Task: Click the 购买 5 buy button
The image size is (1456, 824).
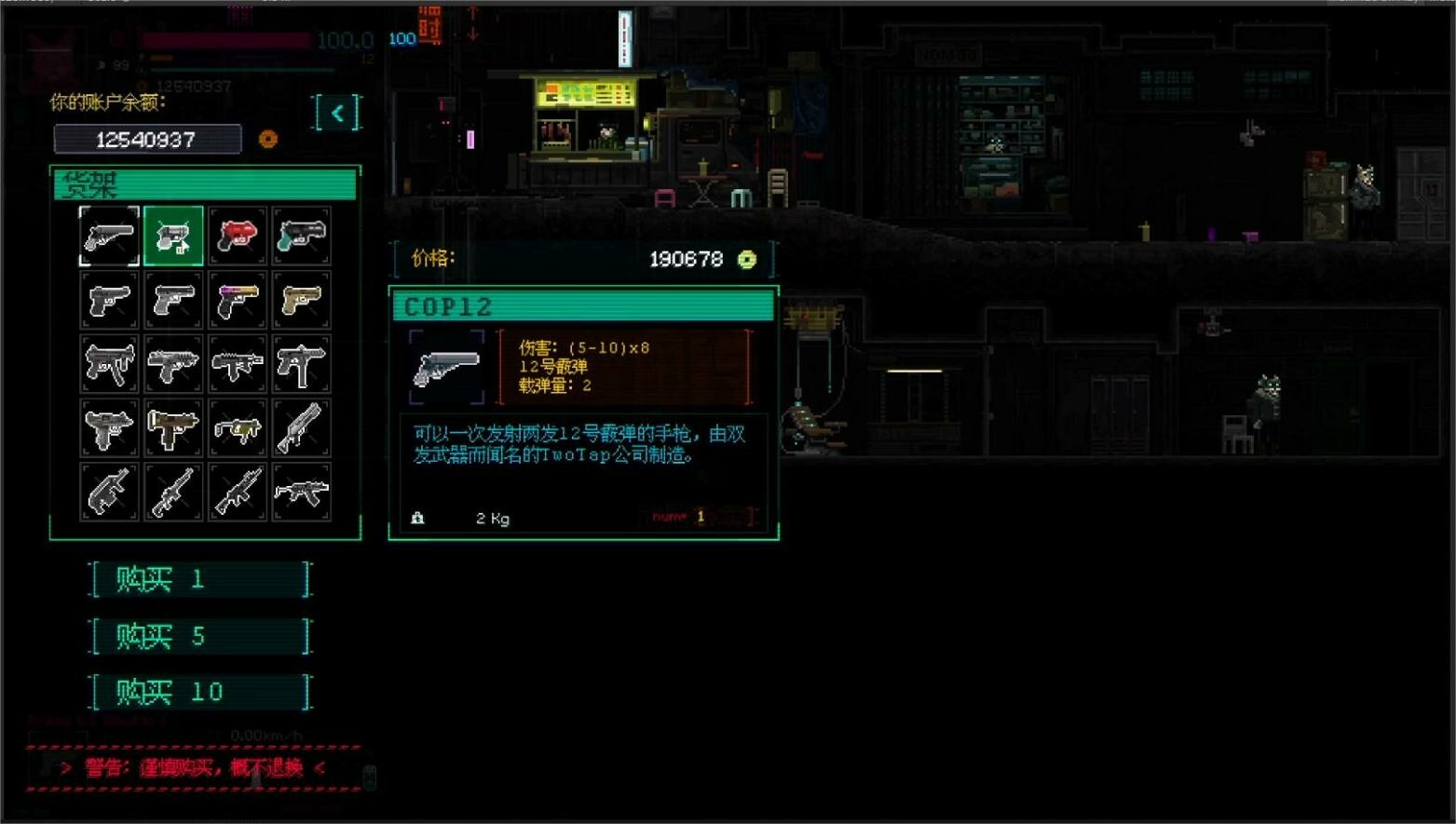Action: (200, 635)
